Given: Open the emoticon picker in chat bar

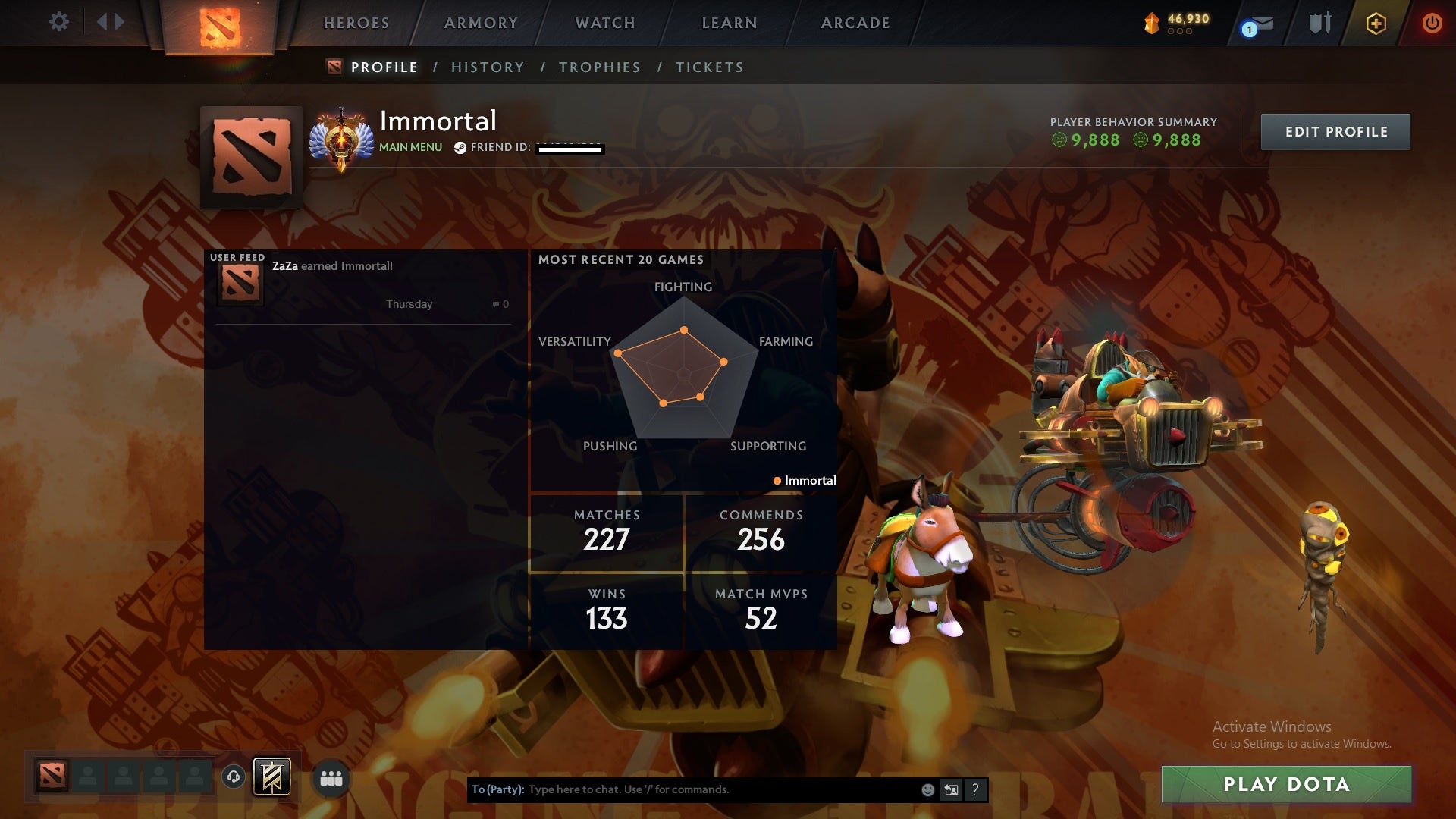Looking at the screenshot, I should click(x=927, y=789).
